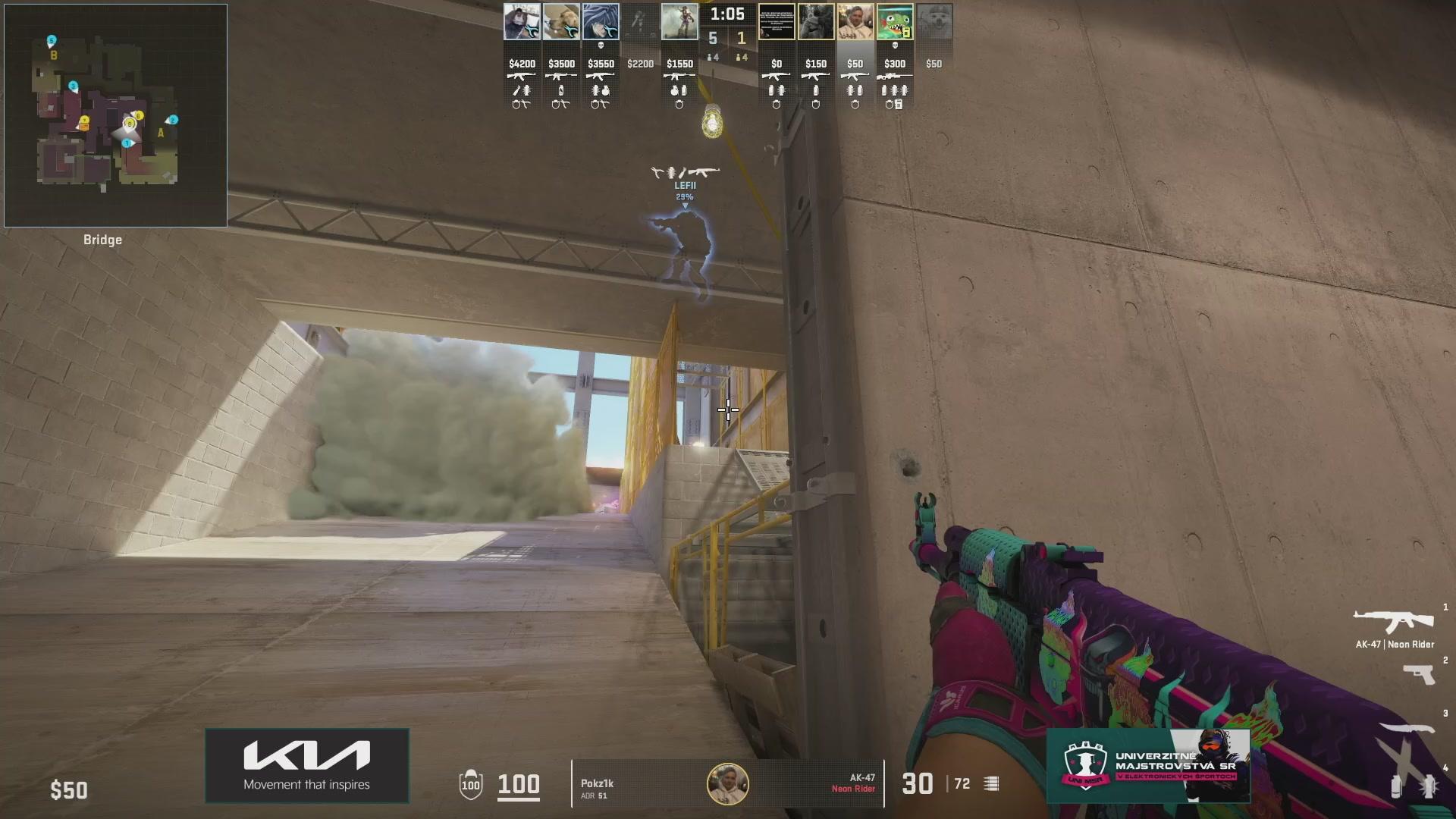Click the sniper rifle icon under $300 player
1456x819 pixels.
pyautogui.click(x=894, y=76)
